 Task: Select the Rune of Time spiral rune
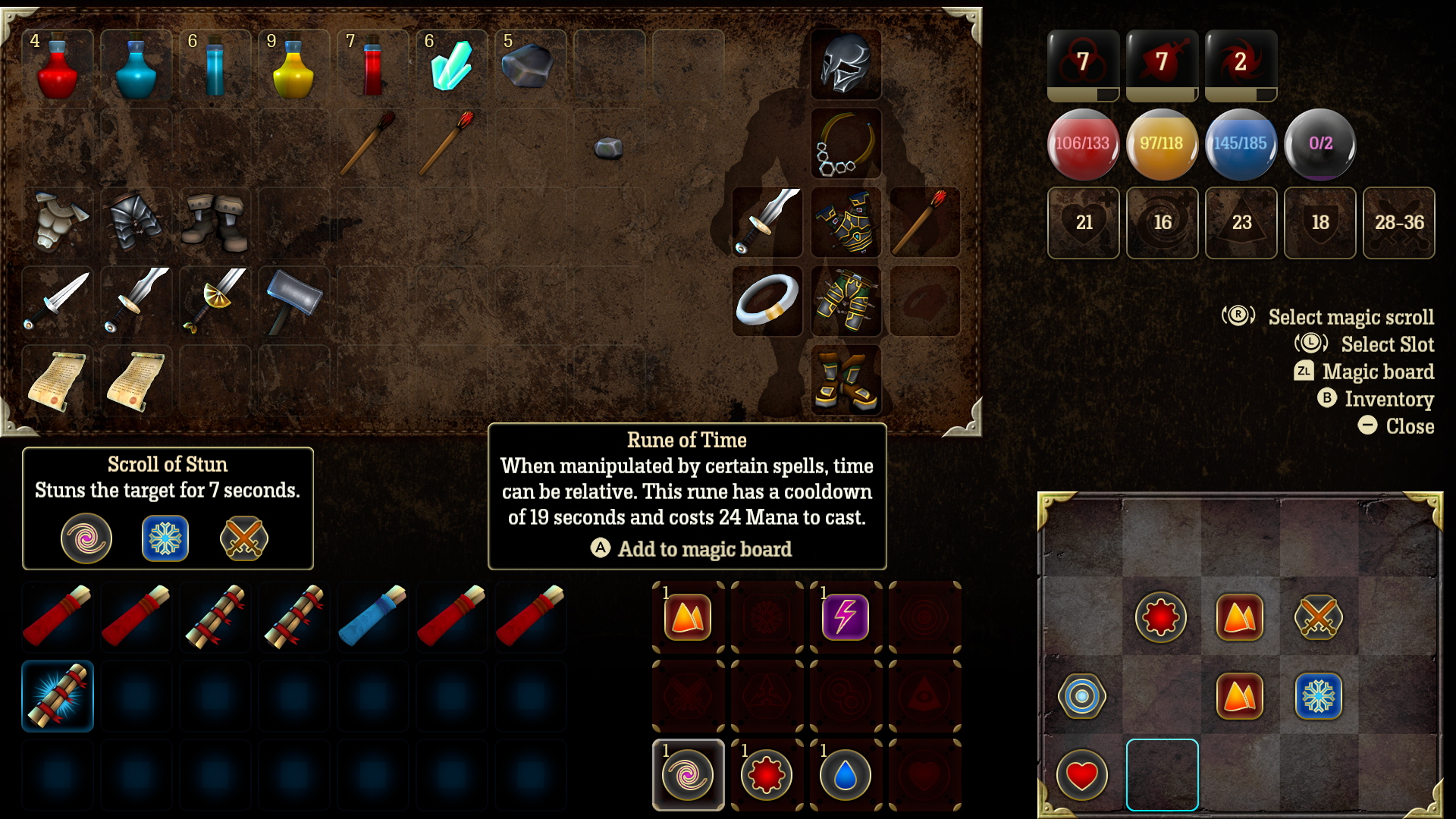688,774
